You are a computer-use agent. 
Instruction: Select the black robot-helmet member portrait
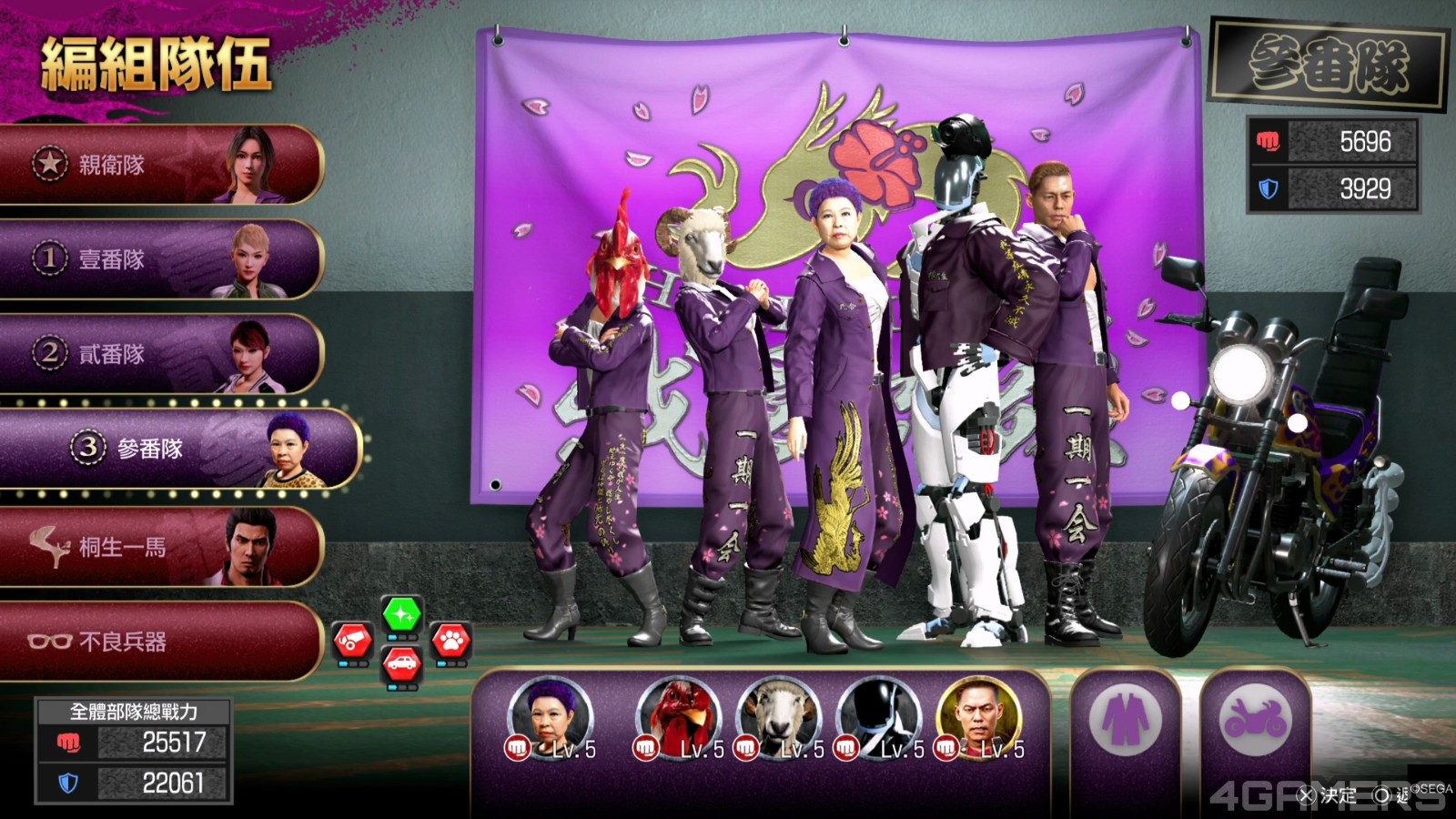click(879, 720)
